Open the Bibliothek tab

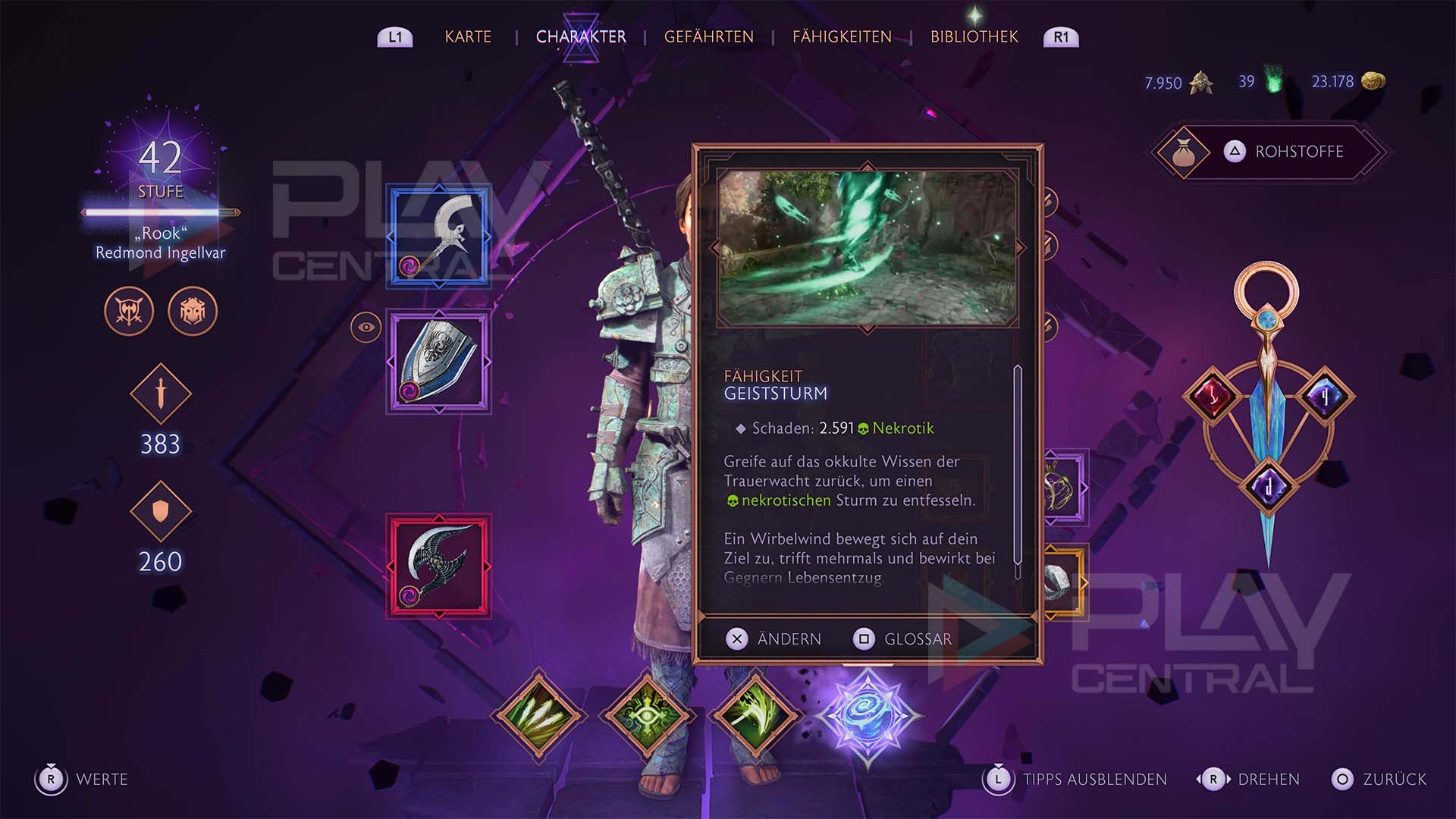coord(974,36)
